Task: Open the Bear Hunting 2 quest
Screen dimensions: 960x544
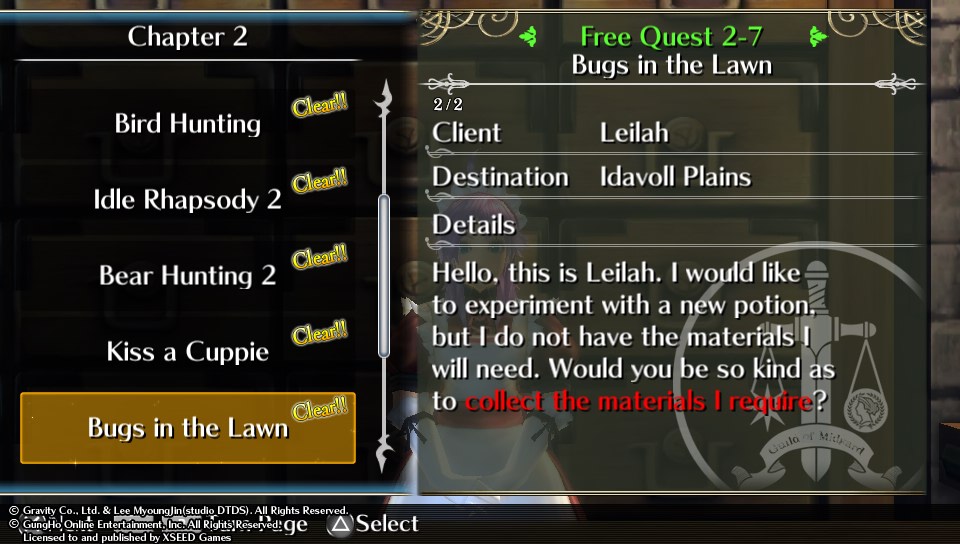Action: click(188, 275)
